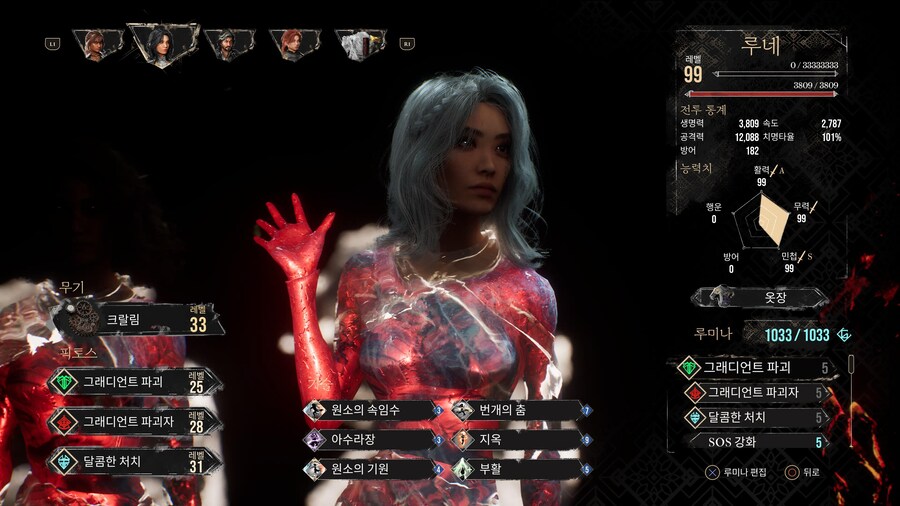Select the brown-haired woman's party portrait
The image size is (900, 506).
(x=96, y=43)
